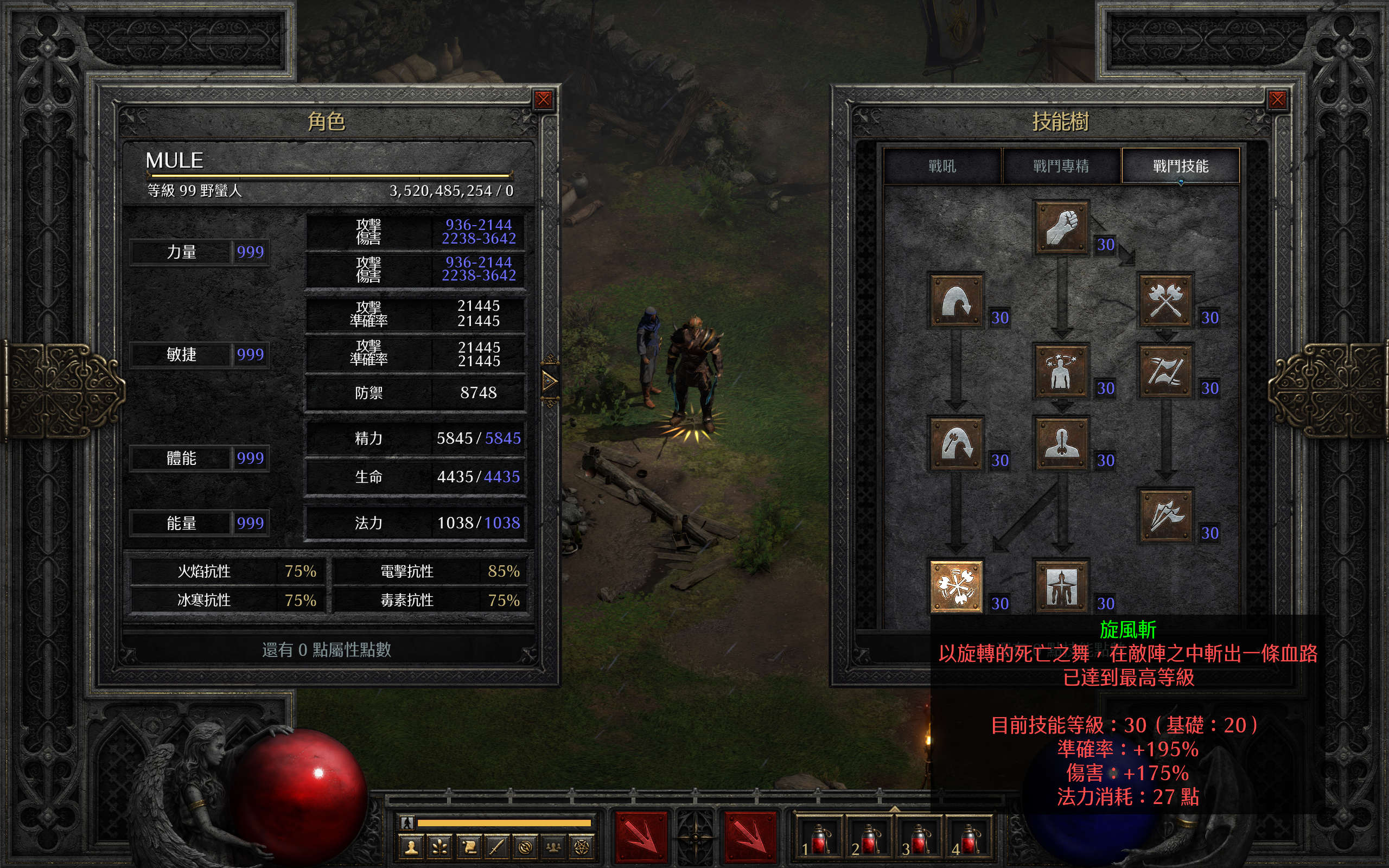The image size is (1389, 868).
Task: Select the Whirlwind spinning-axes skill
Action: pos(956,586)
